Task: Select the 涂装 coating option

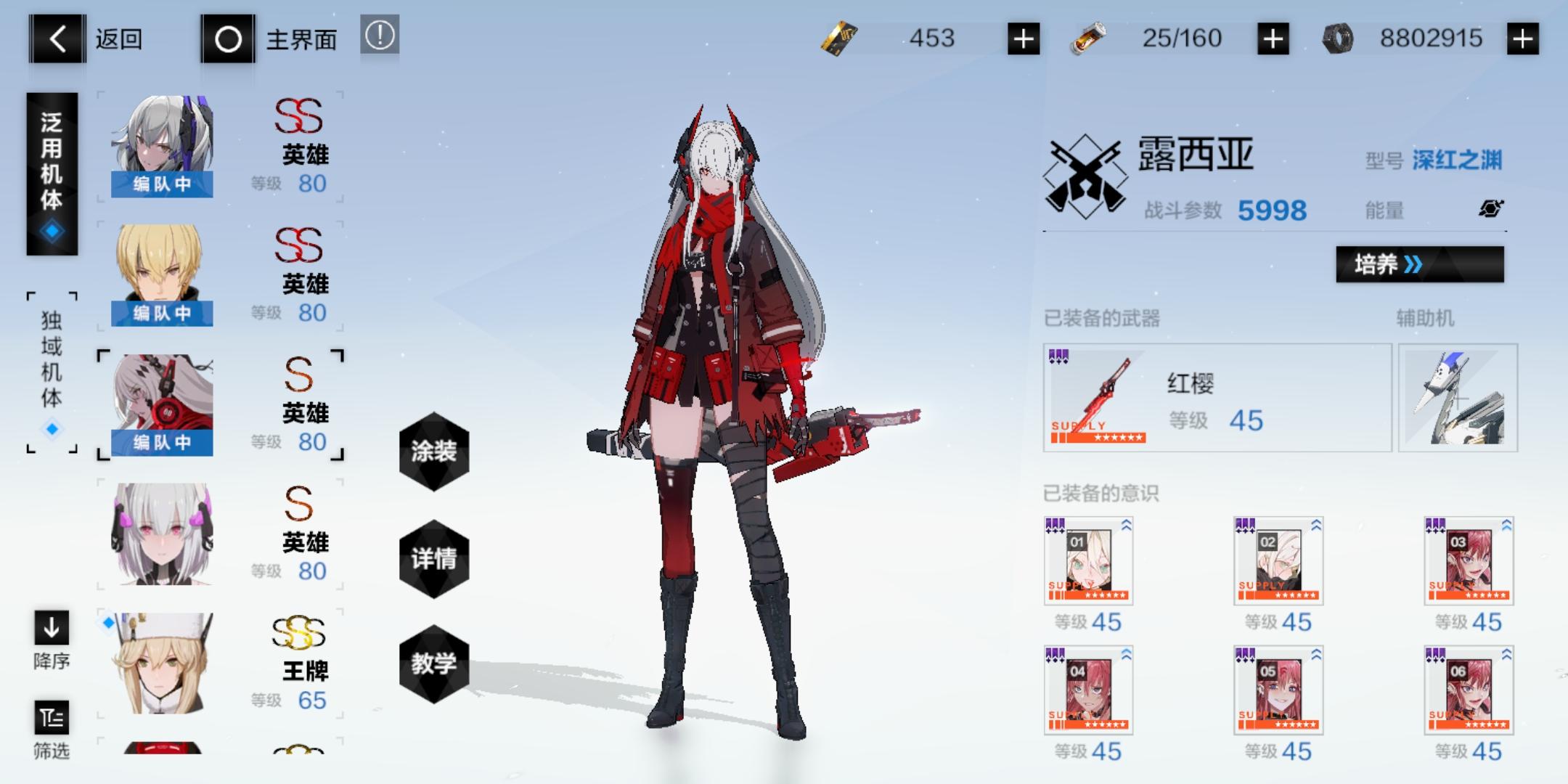Action: coord(433,452)
